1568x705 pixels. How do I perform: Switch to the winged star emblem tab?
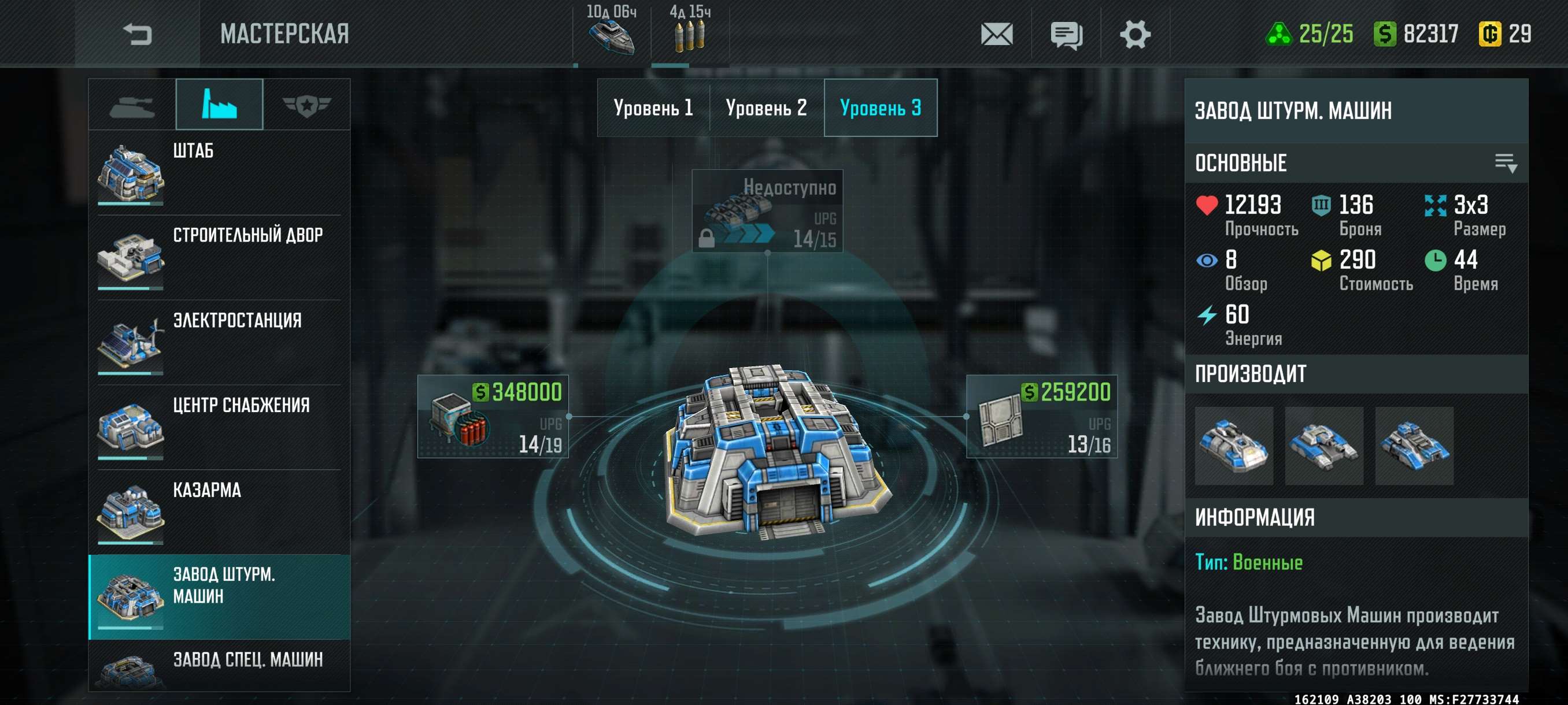click(x=306, y=105)
